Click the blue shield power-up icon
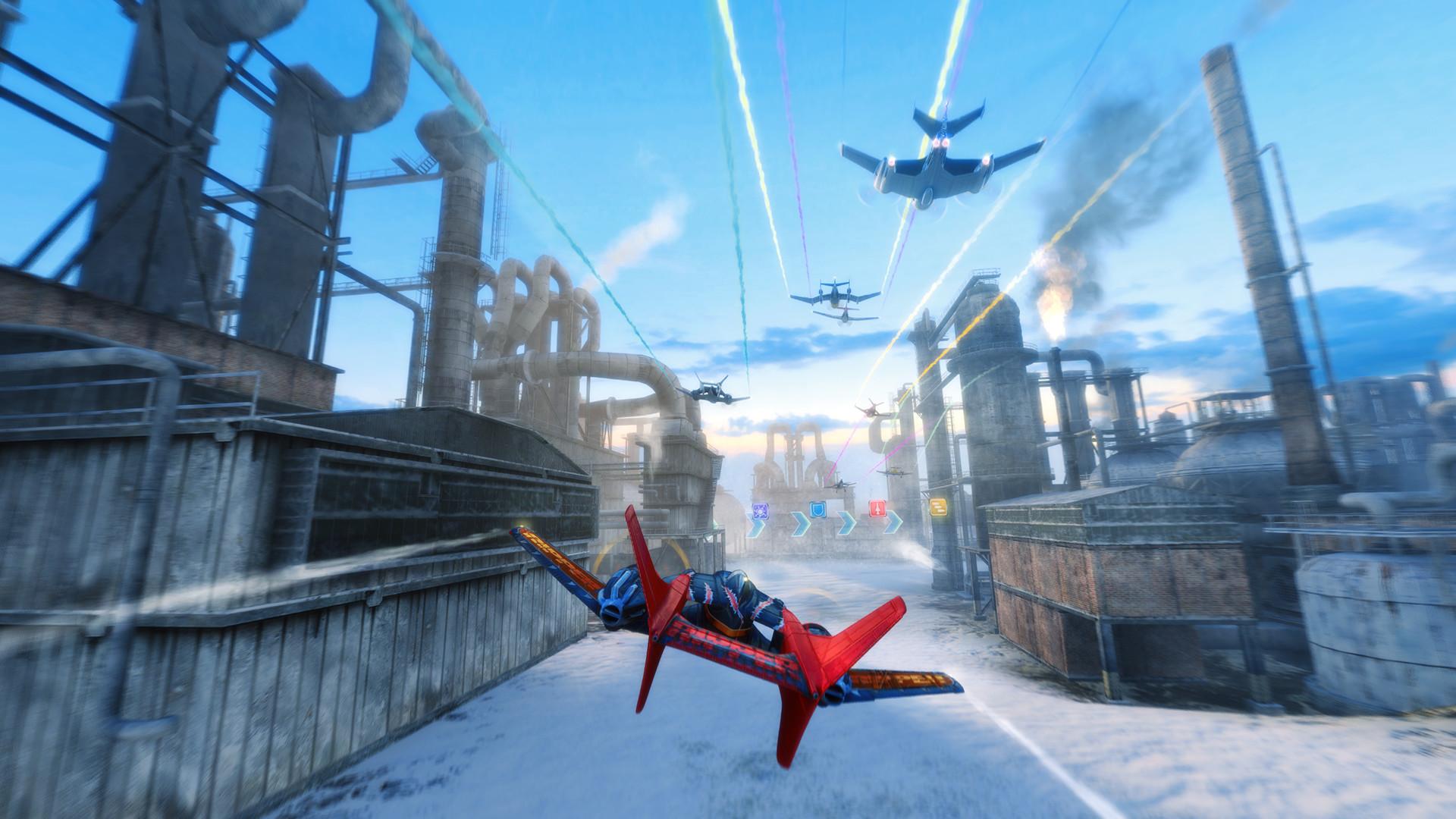Viewport: 1456px width, 819px height. [x=817, y=510]
